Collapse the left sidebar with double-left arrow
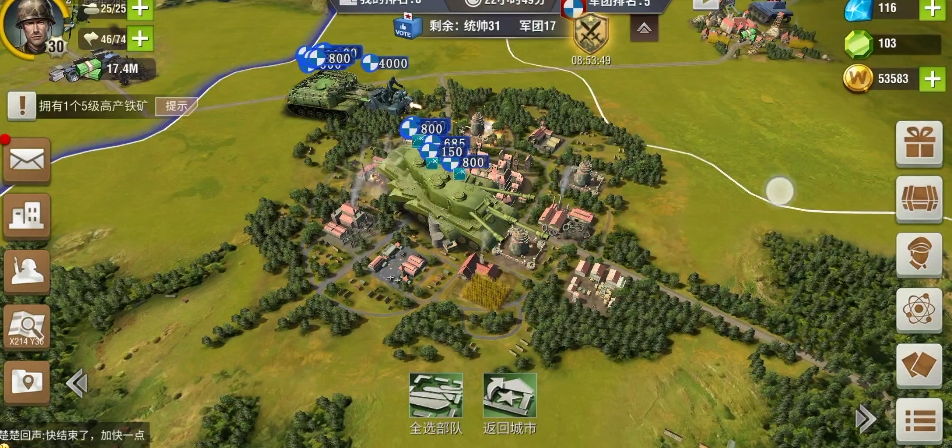 tap(77, 383)
